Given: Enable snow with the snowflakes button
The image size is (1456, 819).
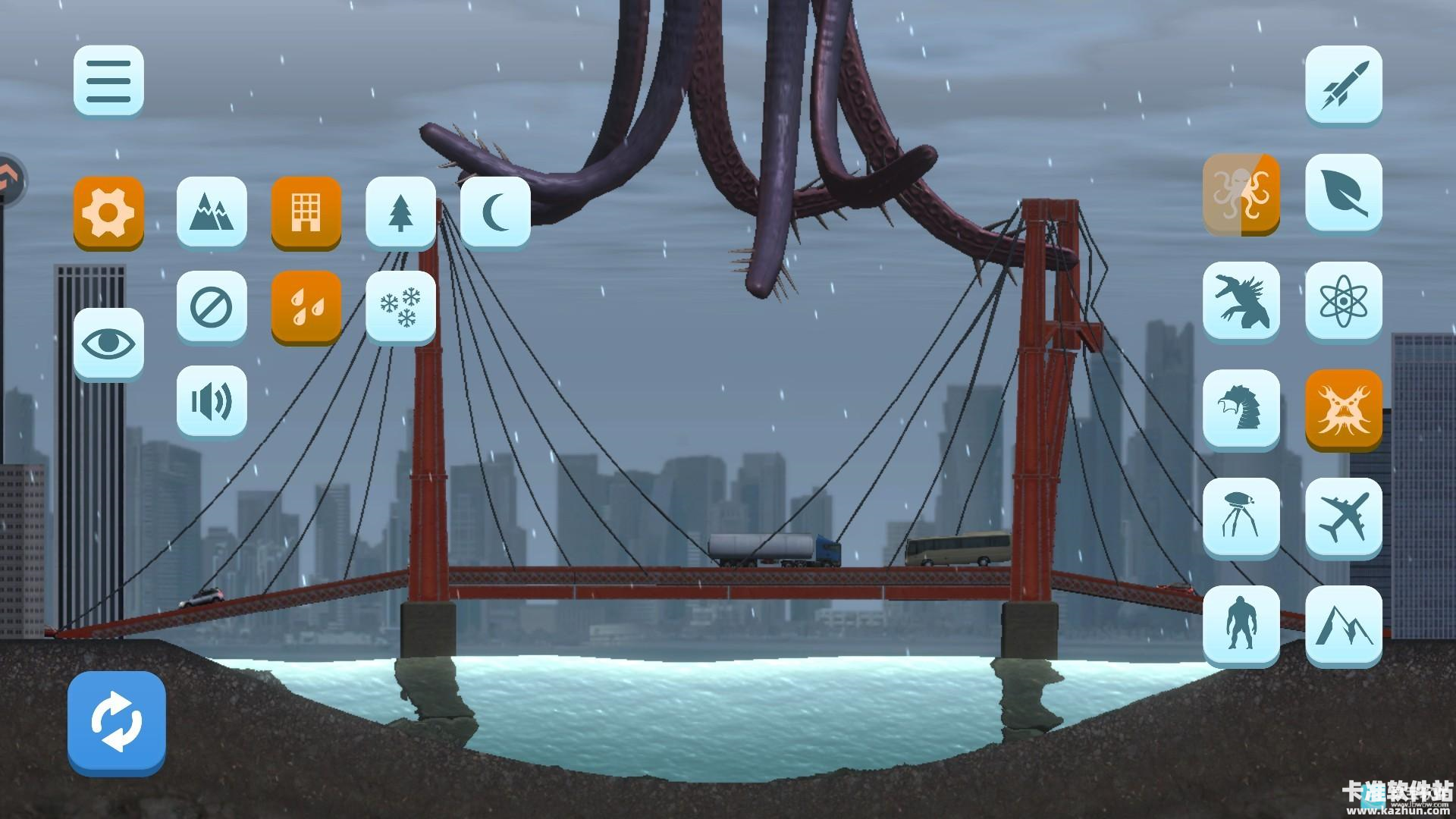Looking at the screenshot, I should click(x=400, y=306).
